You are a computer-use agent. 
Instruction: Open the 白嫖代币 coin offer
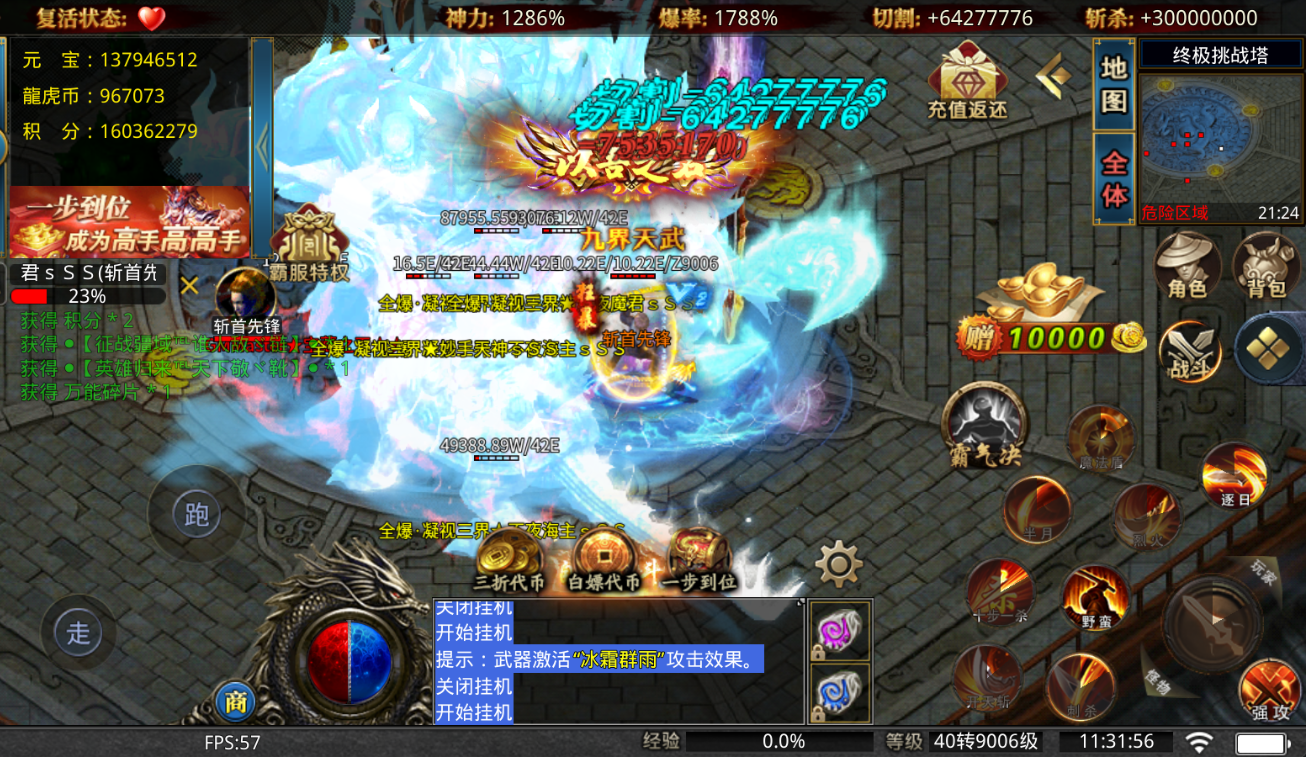pyautogui.click(x=604, y=558)
